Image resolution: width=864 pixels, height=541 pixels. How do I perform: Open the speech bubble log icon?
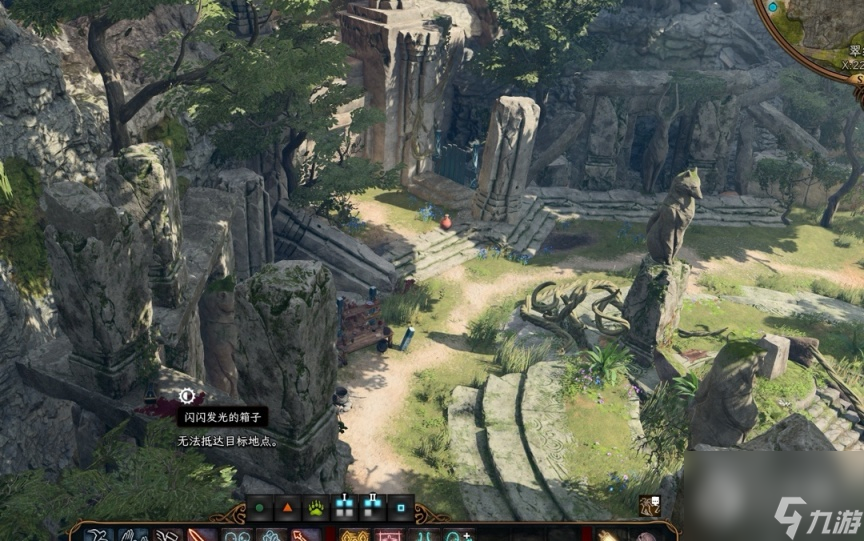[650, 506]
